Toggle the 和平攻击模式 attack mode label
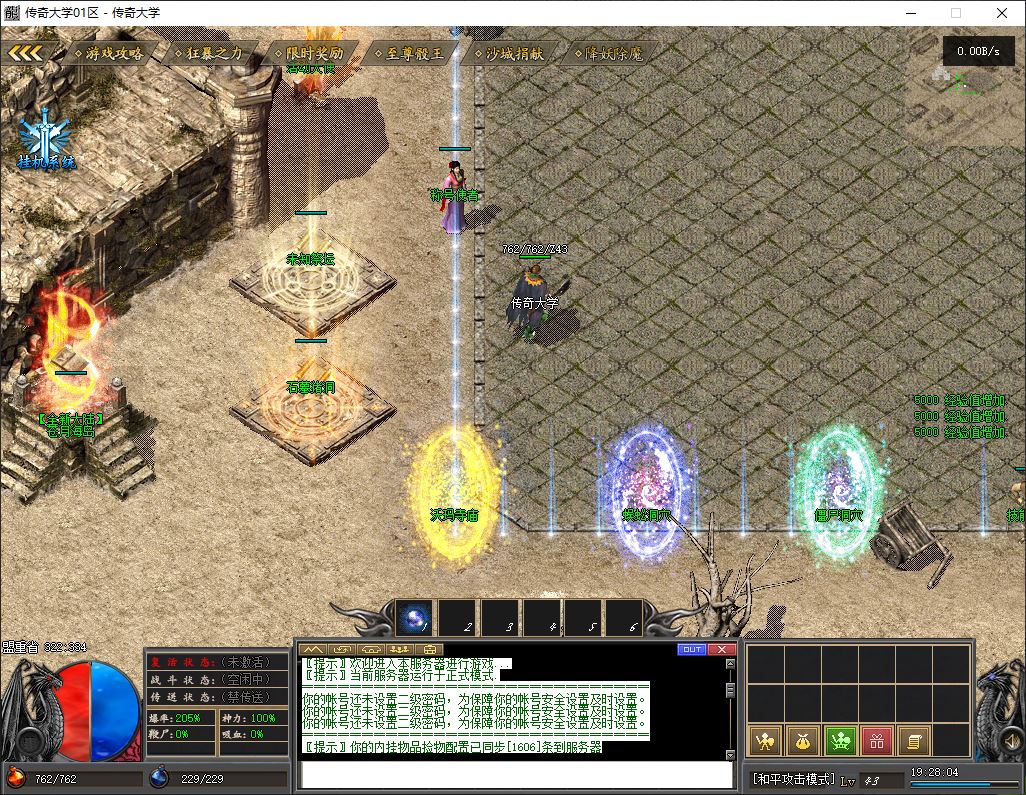1026x795 pixels. coord(793,779)
